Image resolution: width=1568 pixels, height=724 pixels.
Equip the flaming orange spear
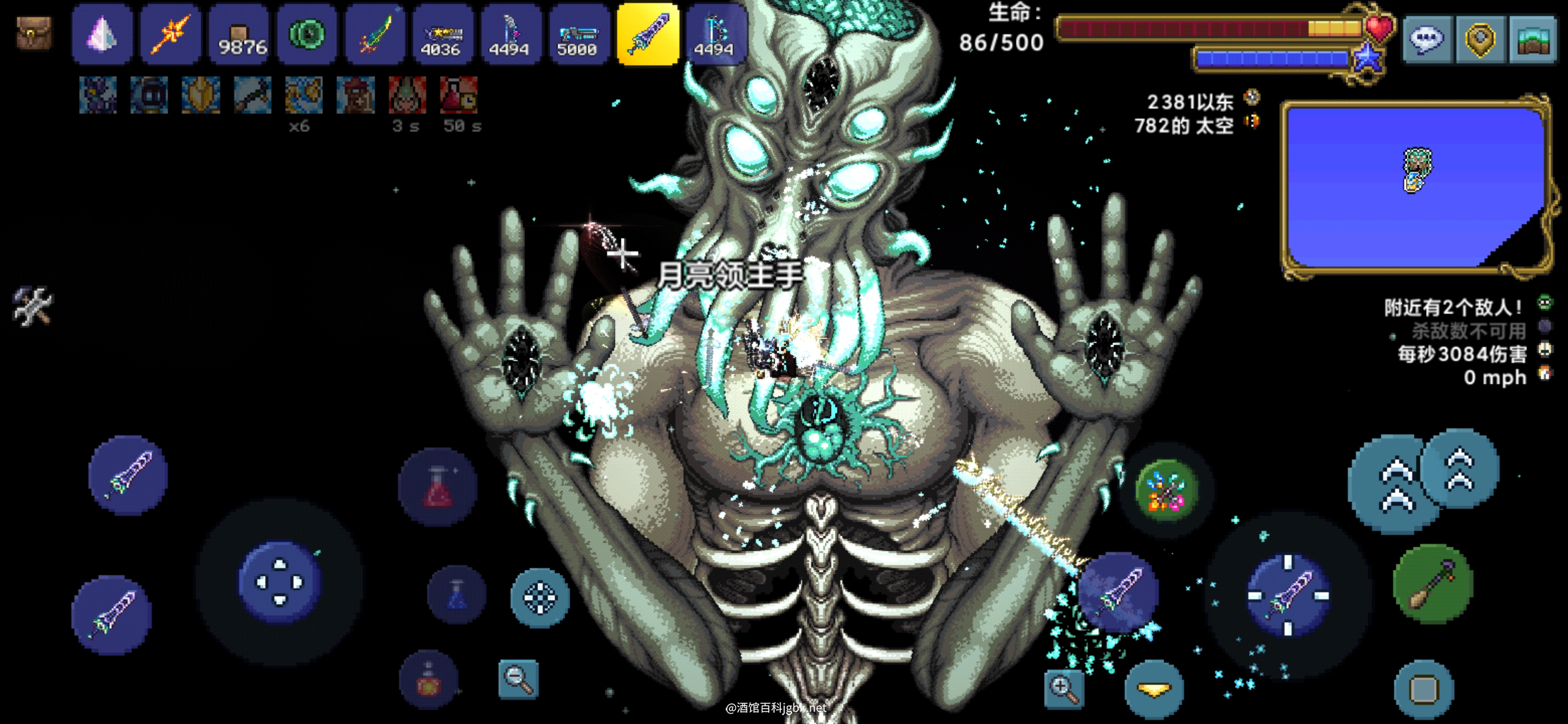pyautogui.click(x=170, y=34)
